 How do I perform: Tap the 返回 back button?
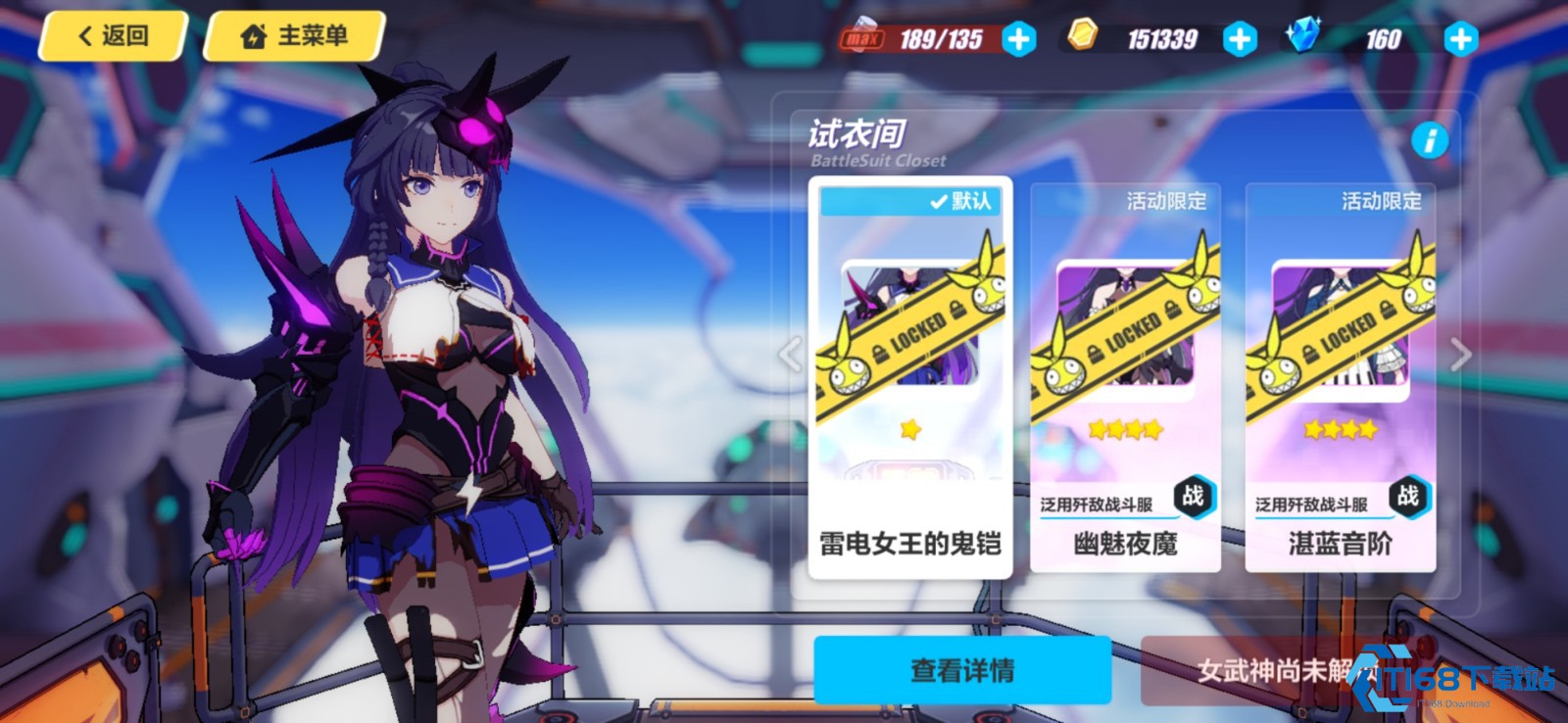tap(111, 37)
